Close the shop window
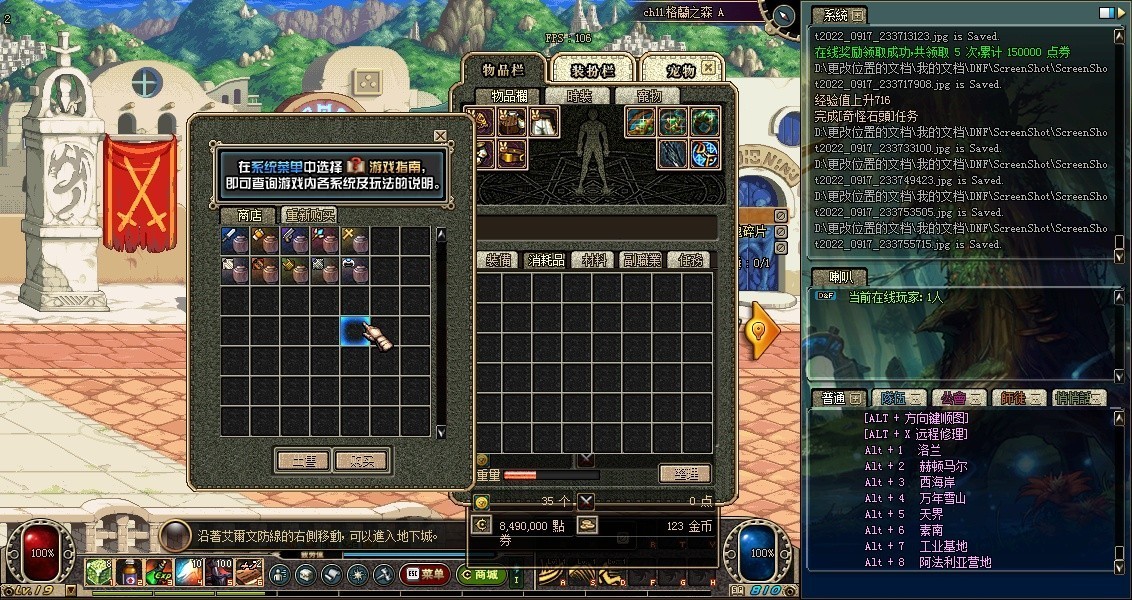Screen dimensions: 1132x600 [440, 136]
